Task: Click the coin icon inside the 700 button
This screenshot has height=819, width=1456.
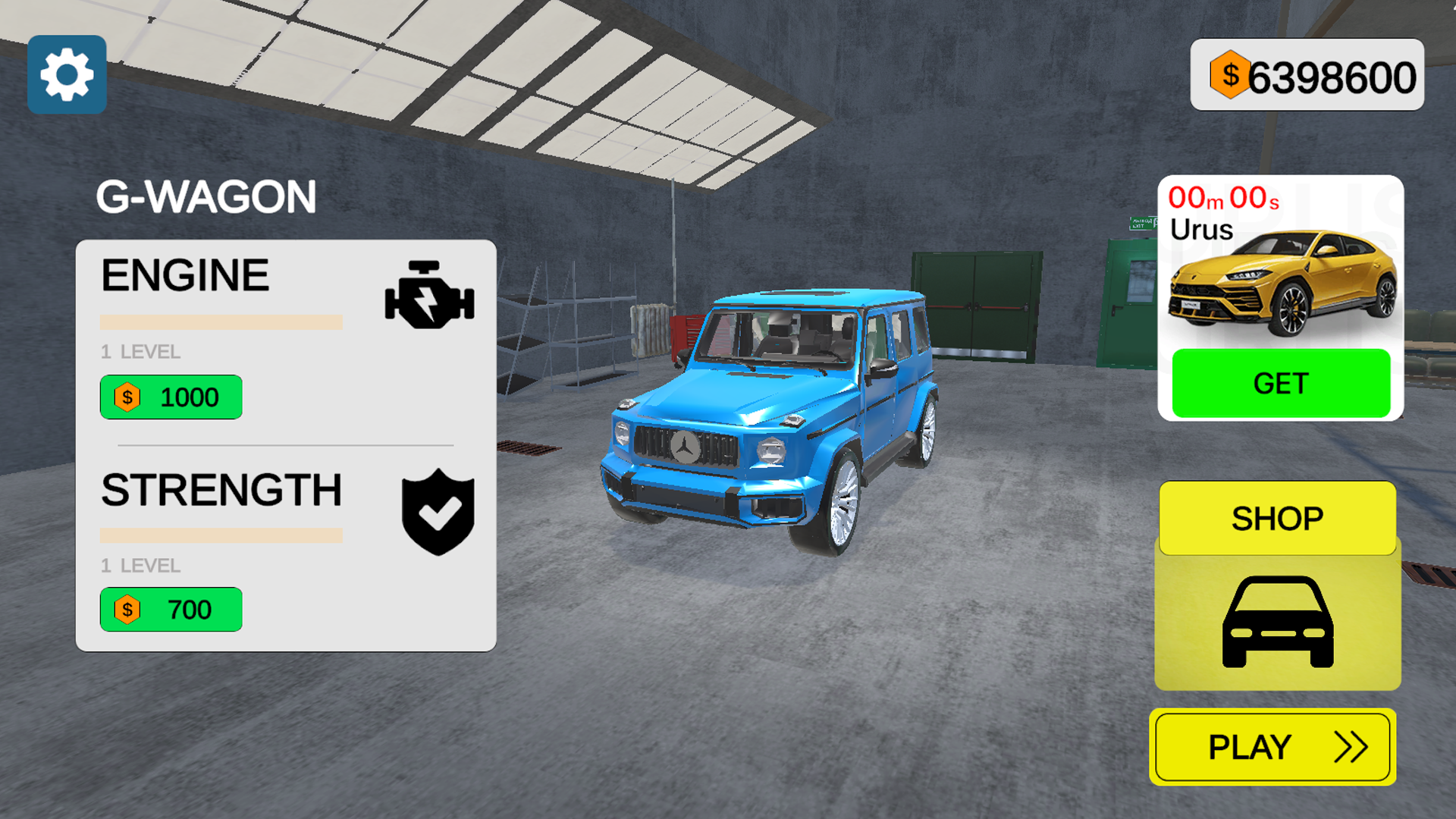Action: coord(127,609)
